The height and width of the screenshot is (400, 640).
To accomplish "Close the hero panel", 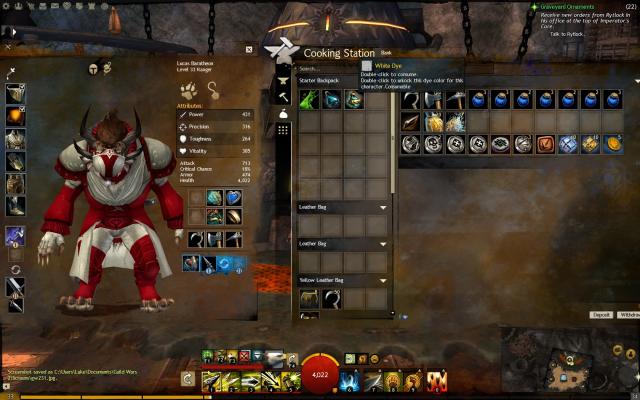I will (250, 48).
